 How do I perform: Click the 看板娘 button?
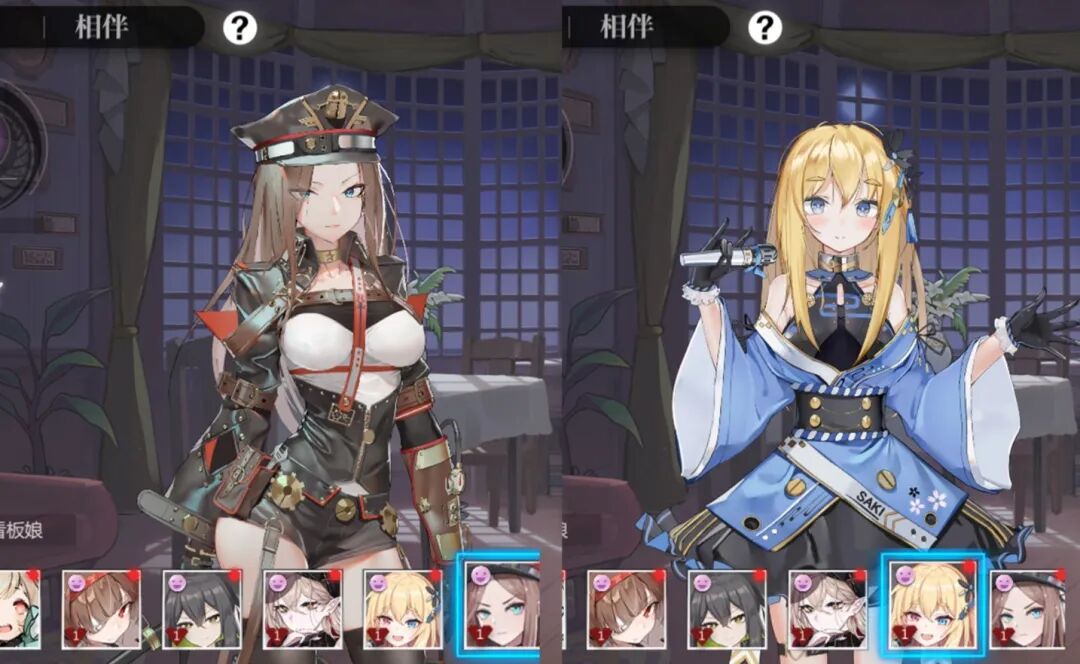(x=40, y=529)
